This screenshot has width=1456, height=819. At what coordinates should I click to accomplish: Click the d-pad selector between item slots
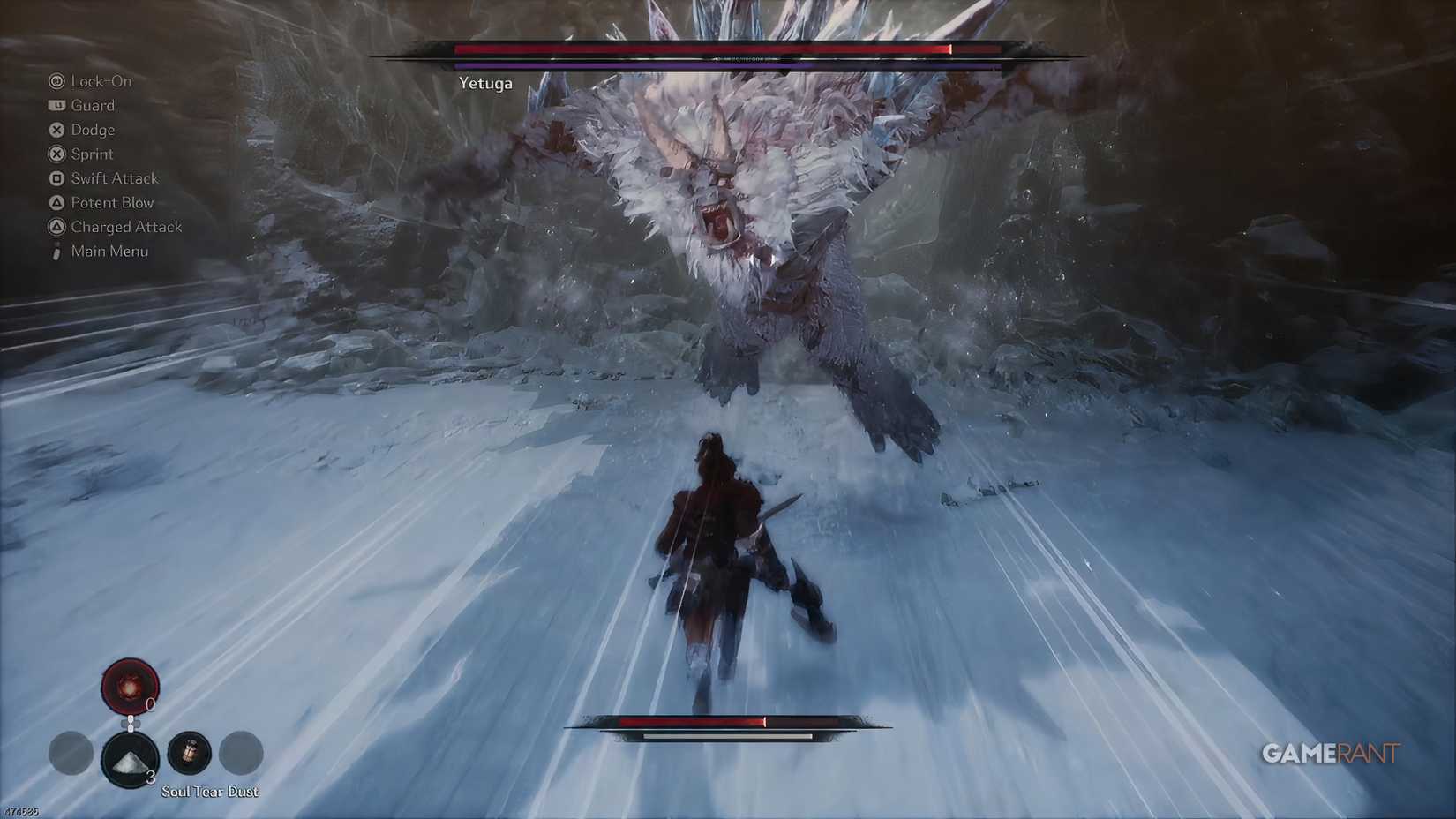pos(131,721)
